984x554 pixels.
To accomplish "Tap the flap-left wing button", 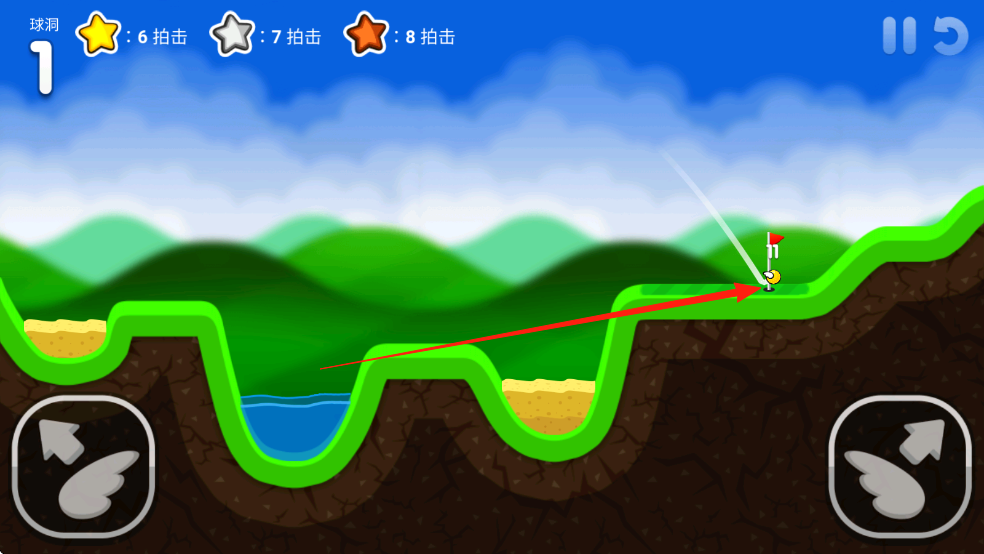I will (83, 465).
